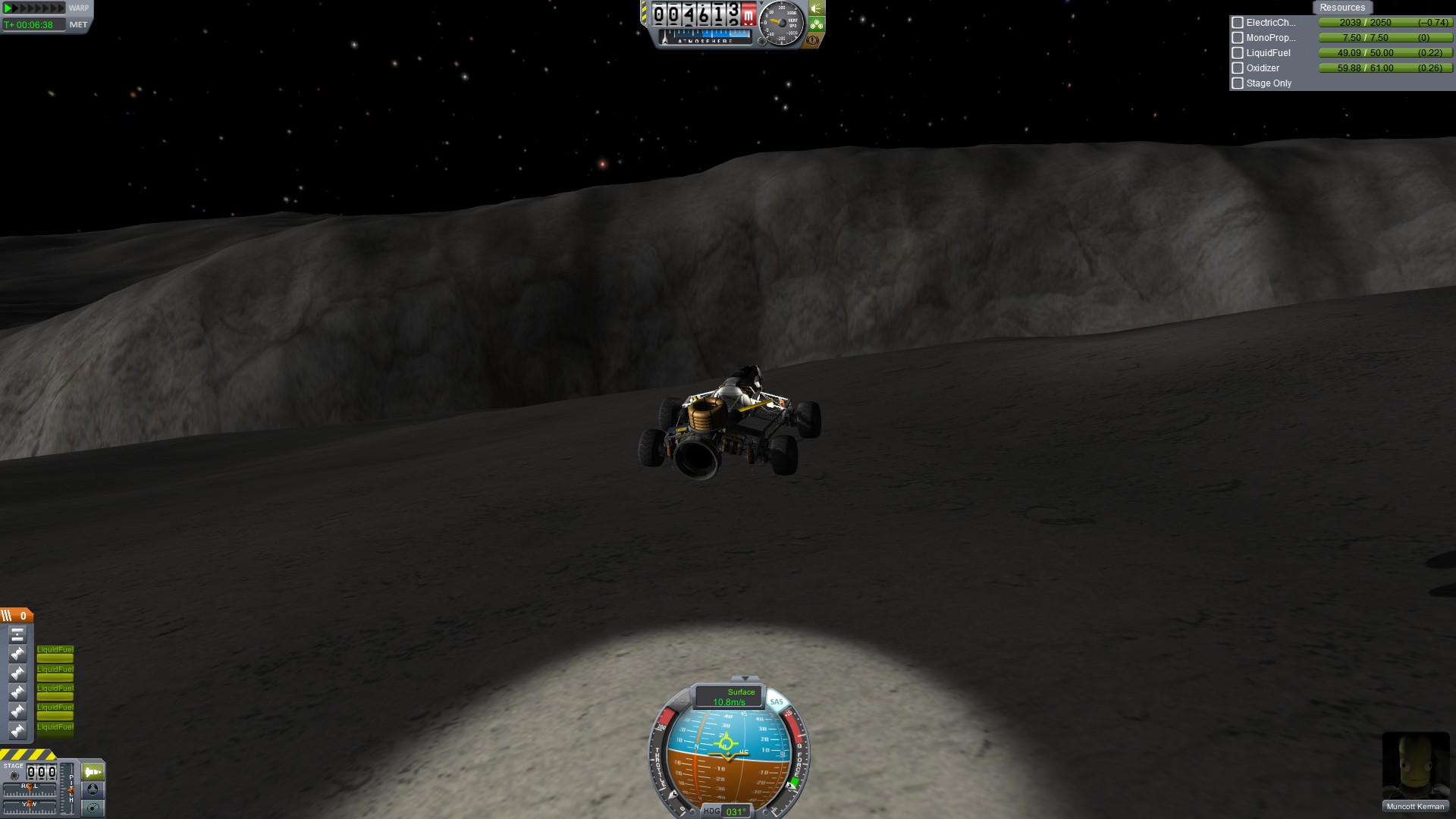Collapse the navball with the arrow tab
Image resolution: width=1456 pixels, height=819 pixels.
[745, 678]
